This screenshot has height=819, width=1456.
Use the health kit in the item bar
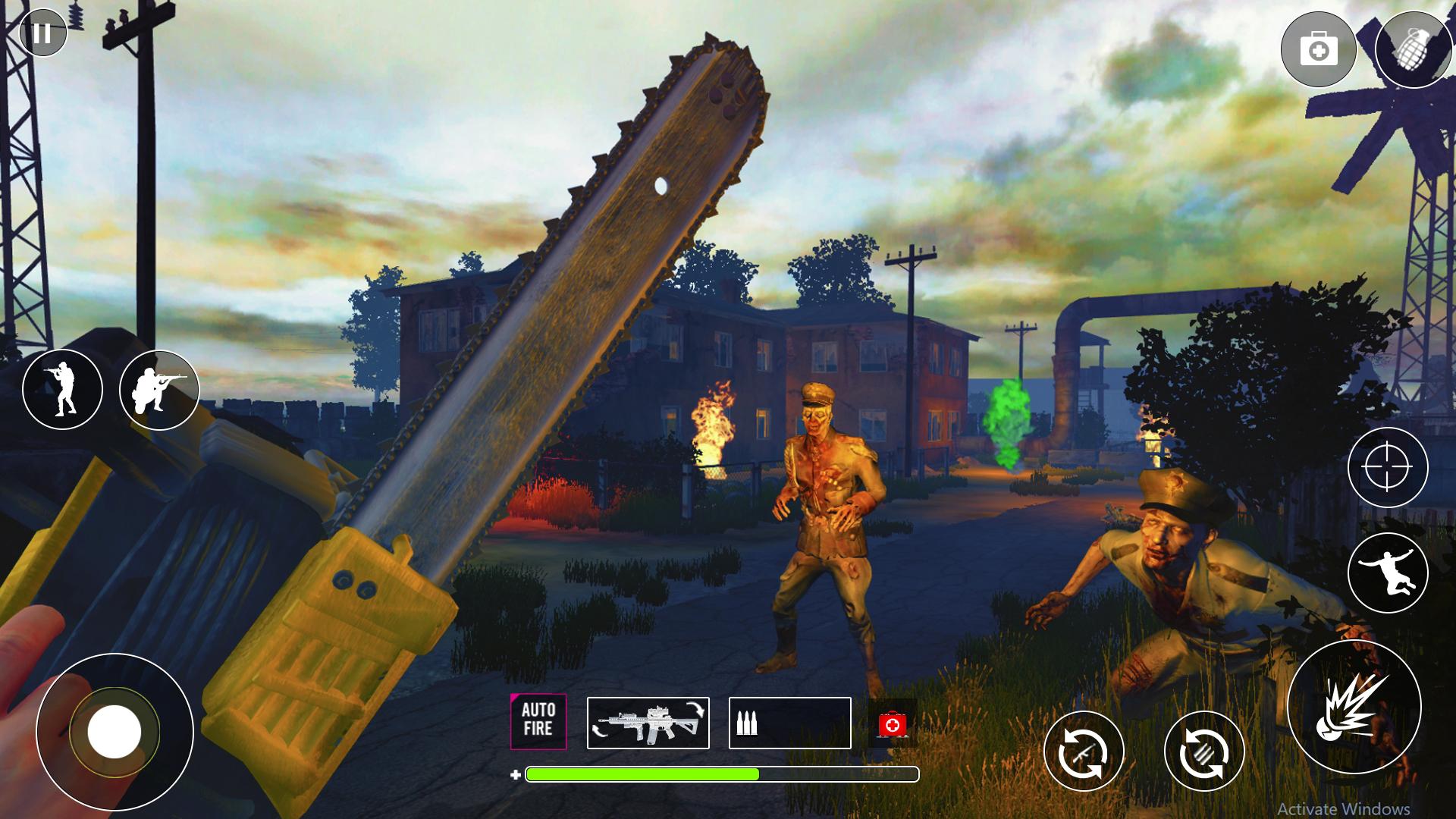893,723
